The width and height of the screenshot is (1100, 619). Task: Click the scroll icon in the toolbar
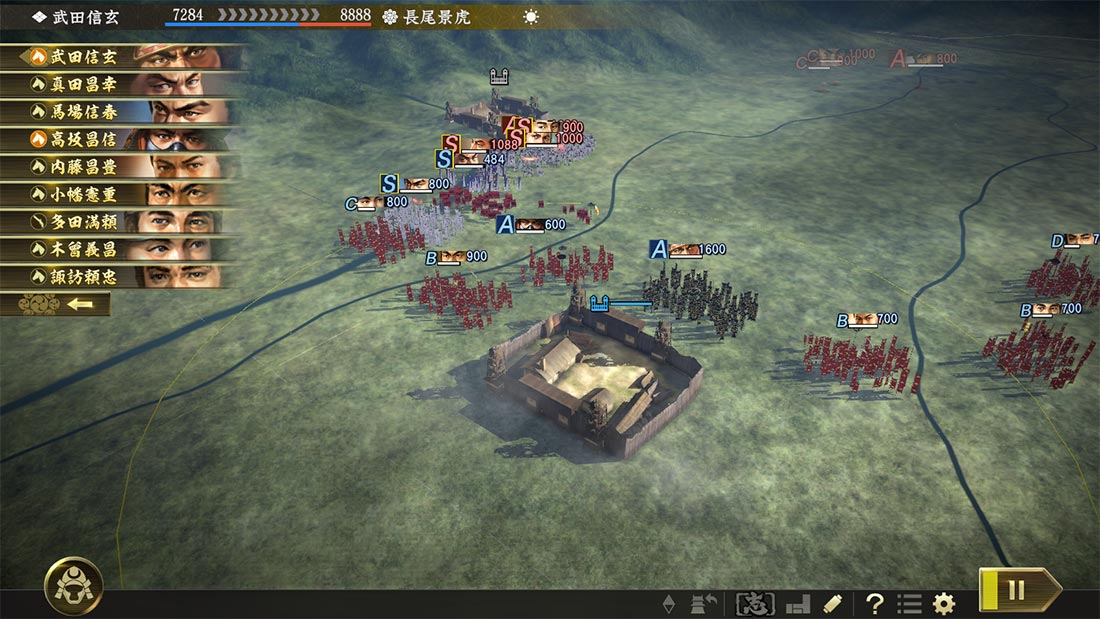click(832, 604)
